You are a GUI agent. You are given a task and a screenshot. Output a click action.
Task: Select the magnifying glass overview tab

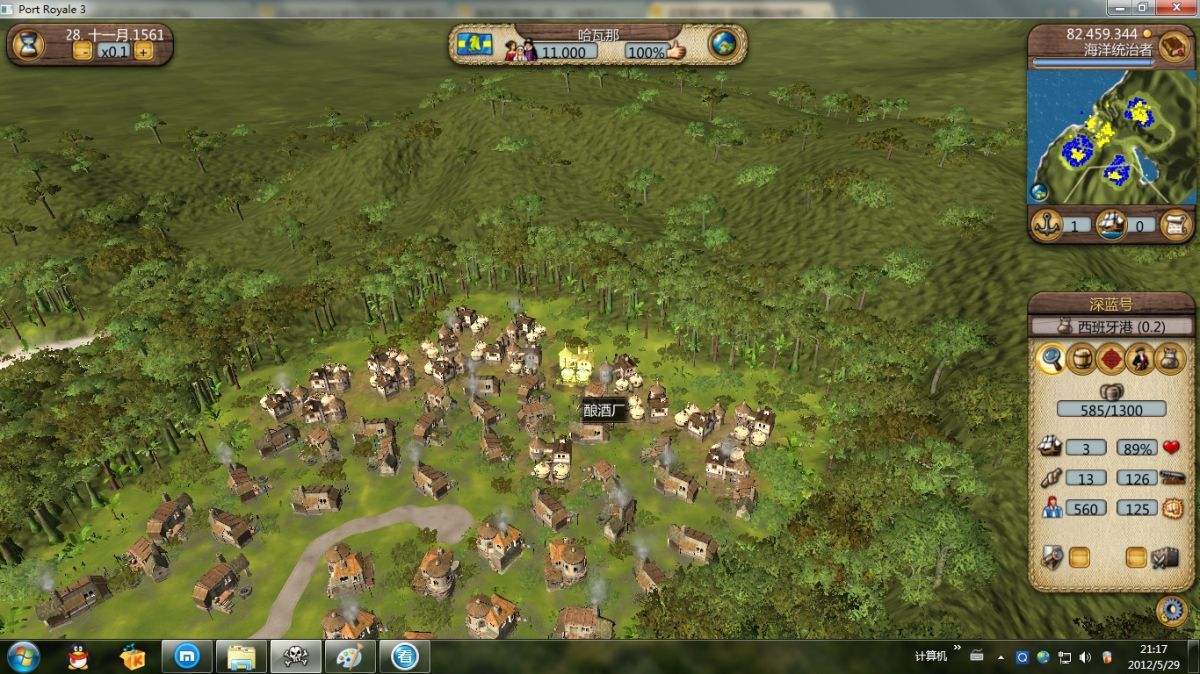tap(1050, 358)
